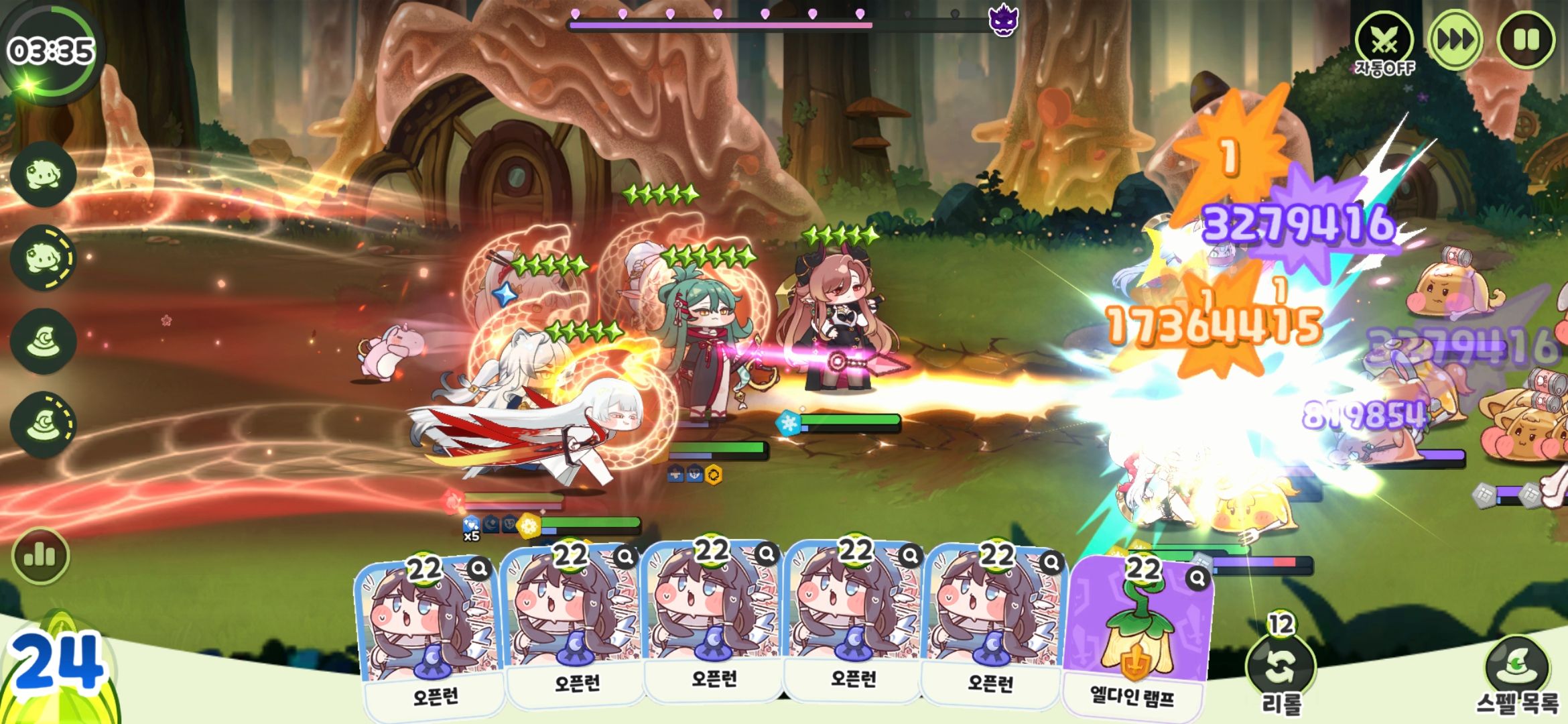Select the creature icon with dashed ring
1568x724 pixels.
point(43,258)
